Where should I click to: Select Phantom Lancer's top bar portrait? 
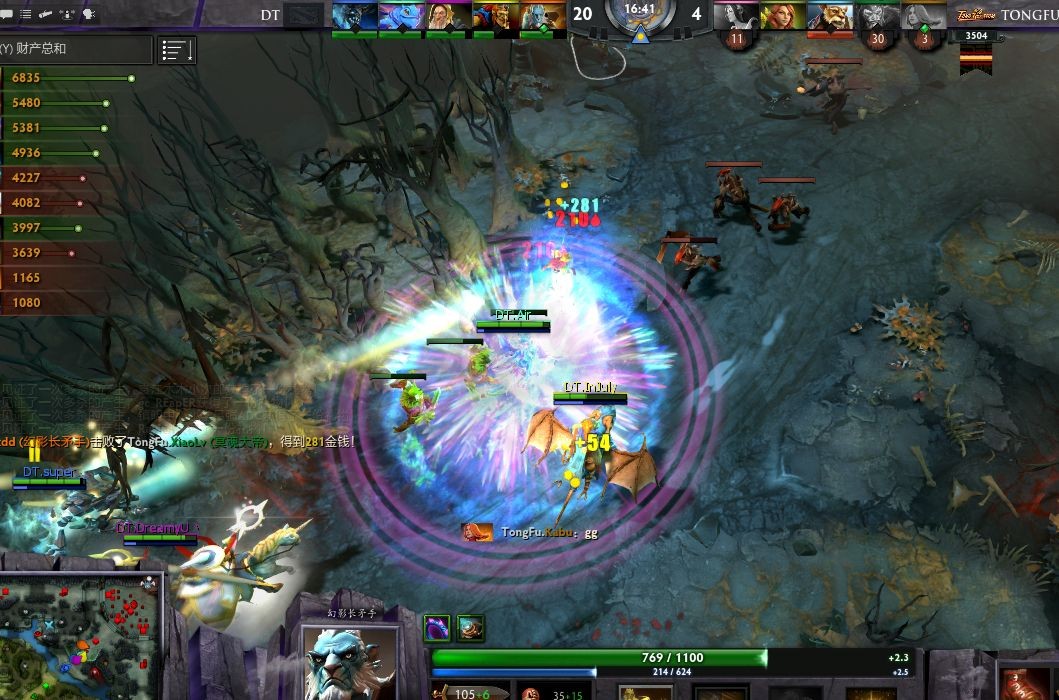click(542, 16)
